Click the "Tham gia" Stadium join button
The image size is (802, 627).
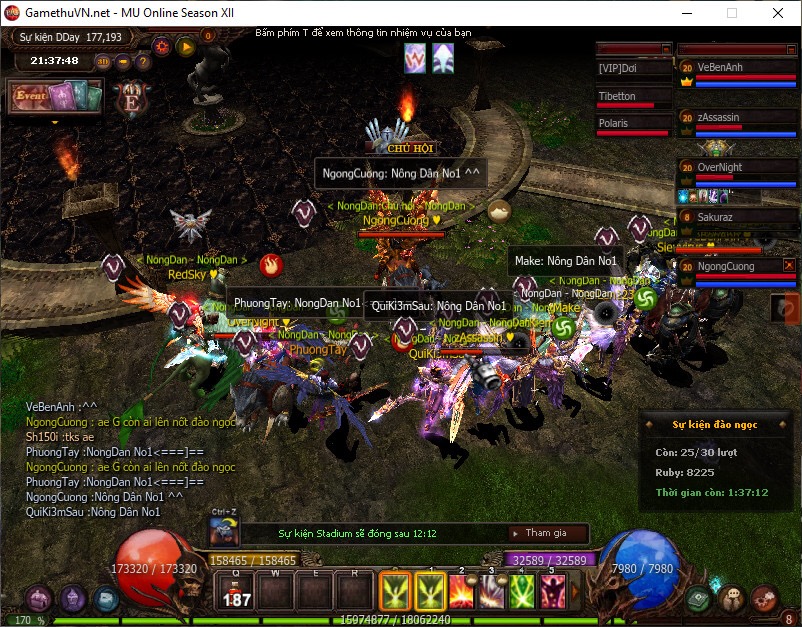(545, 533)
